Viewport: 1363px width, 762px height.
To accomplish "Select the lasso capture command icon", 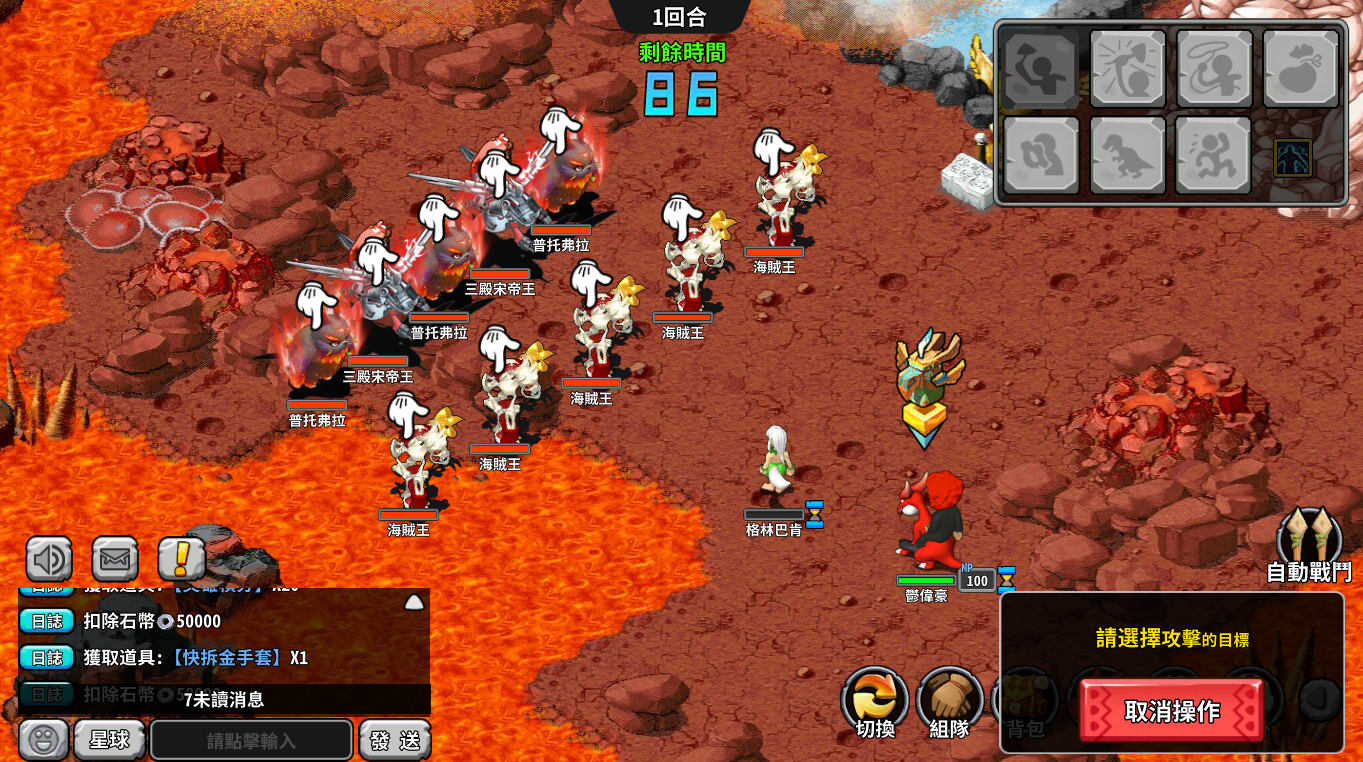I will click(1214, 68).
